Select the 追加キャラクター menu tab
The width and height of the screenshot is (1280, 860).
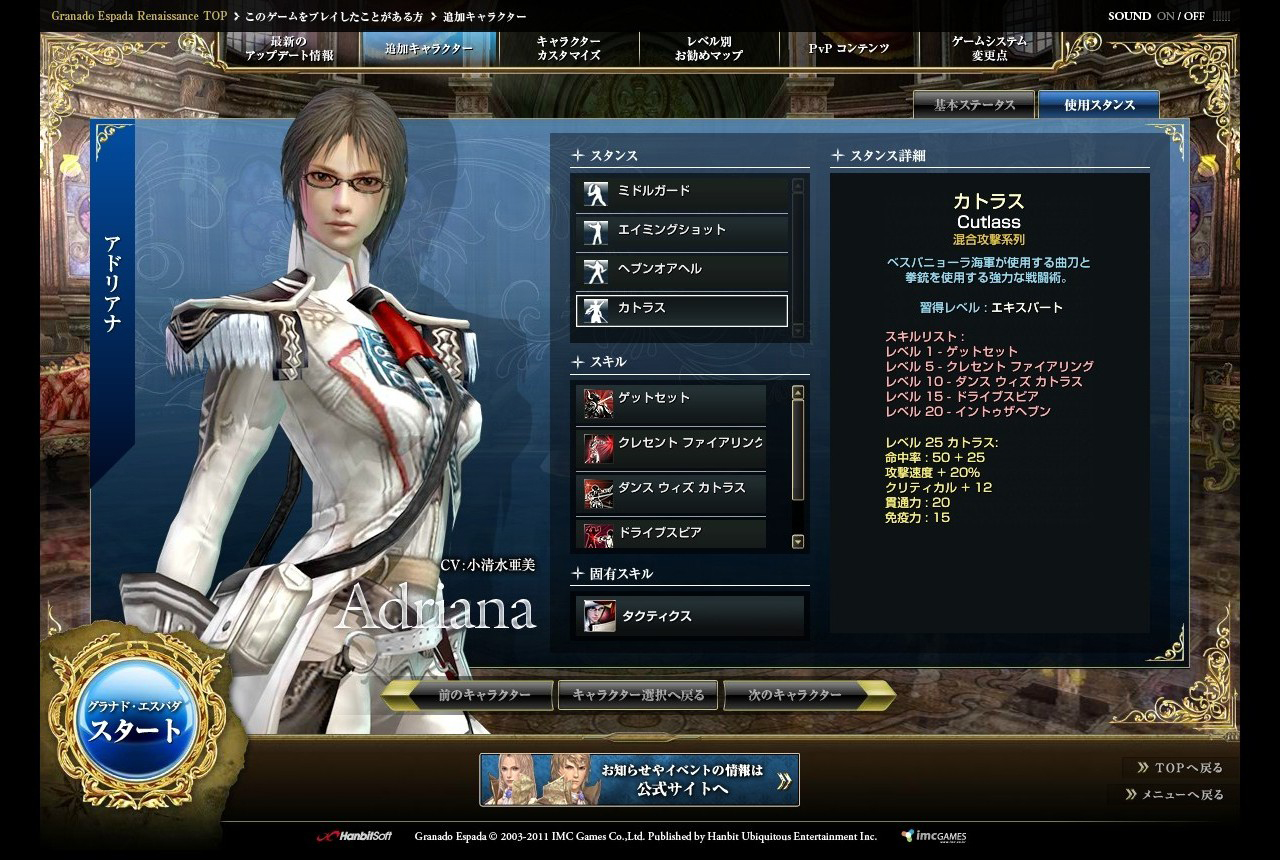click(x=428, y=48)
